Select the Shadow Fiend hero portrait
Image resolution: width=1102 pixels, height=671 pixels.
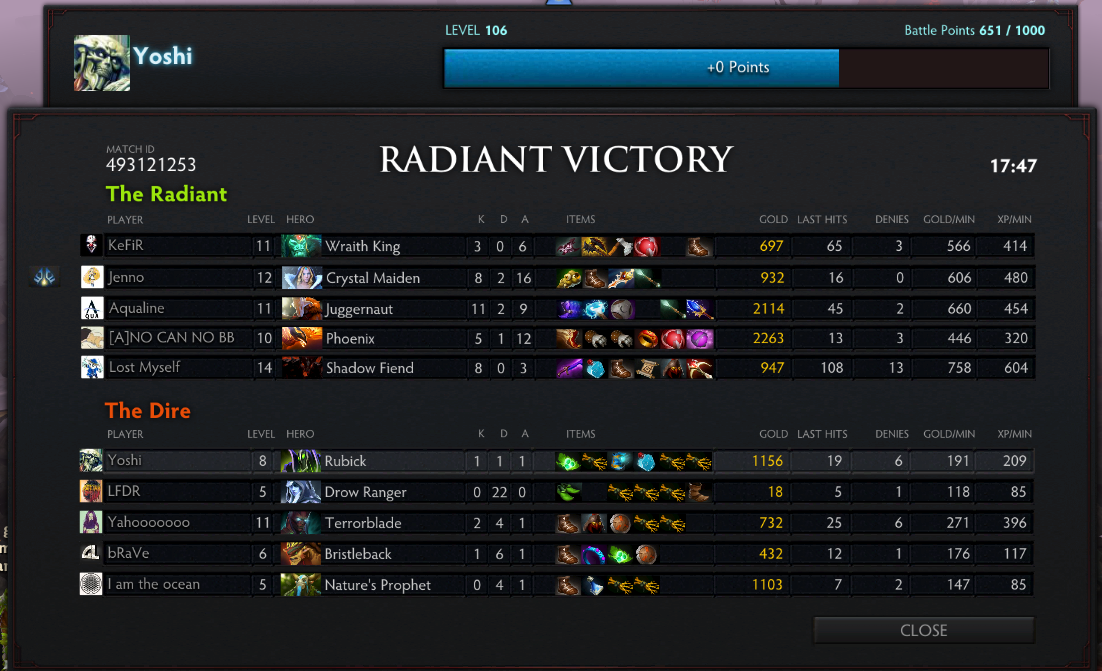301,367
